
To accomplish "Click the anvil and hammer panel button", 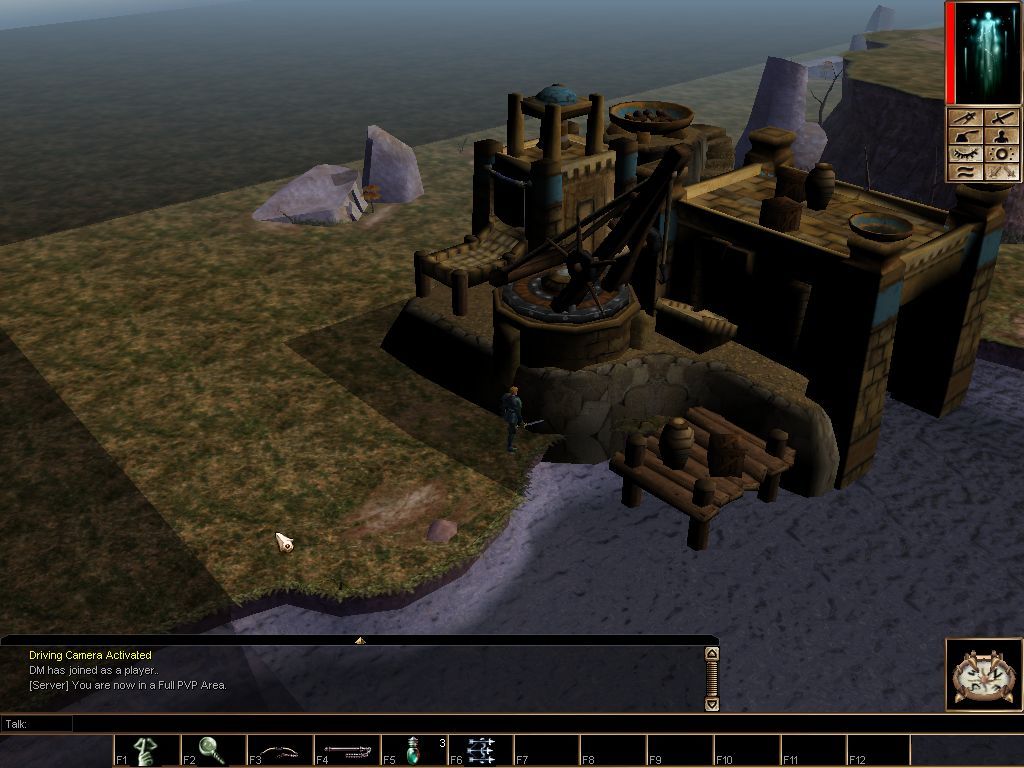I will click(x=966, y=136).
